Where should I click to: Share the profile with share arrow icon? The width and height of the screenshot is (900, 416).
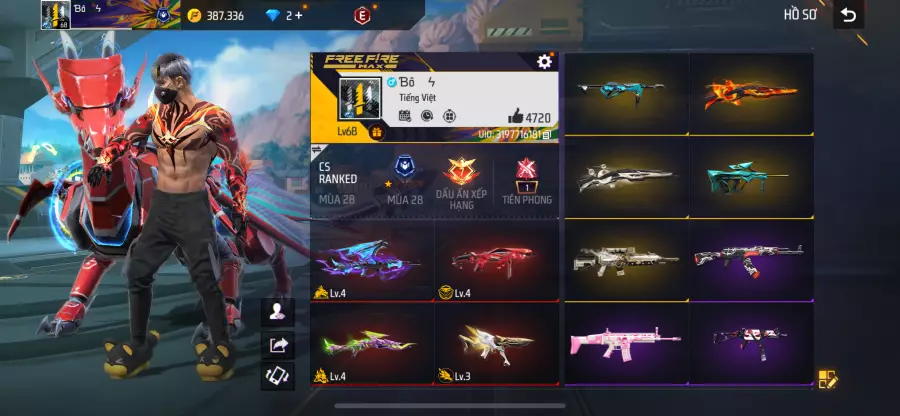pos(276,345)
